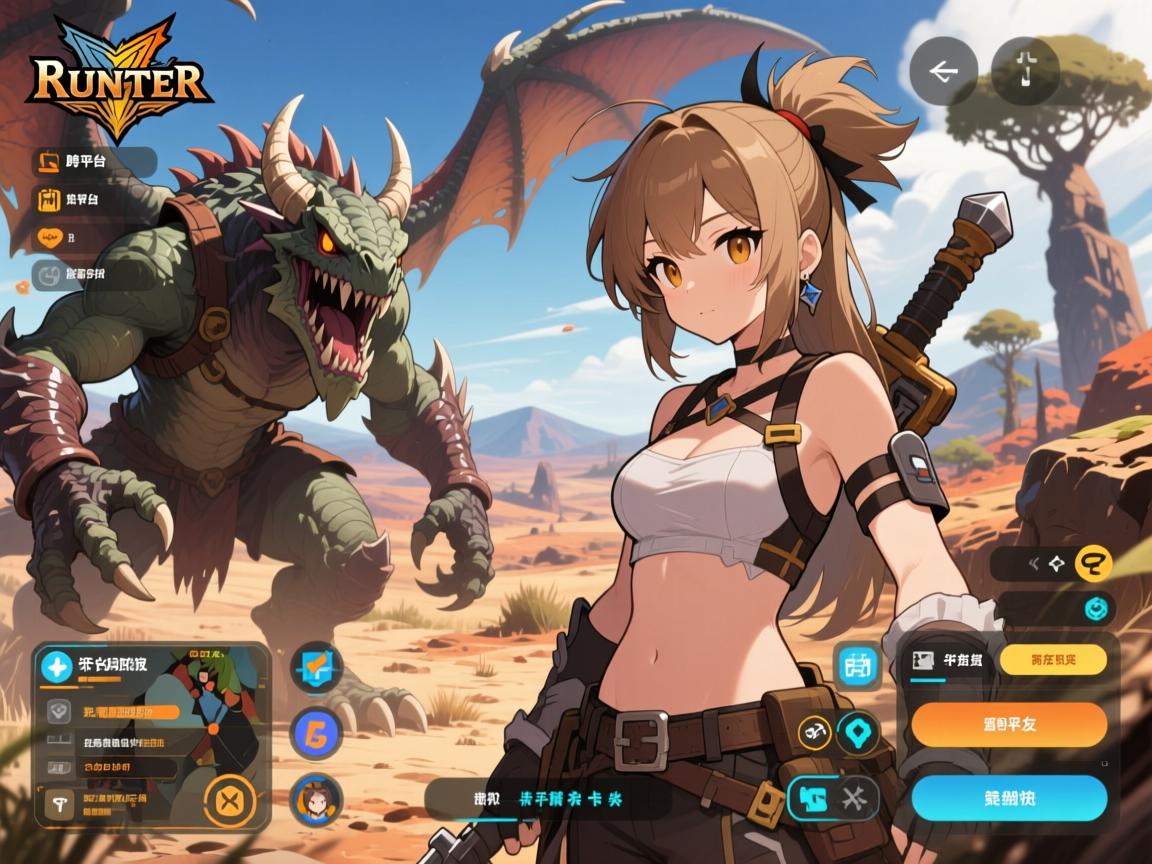Click the large orange pill button
Image resolution: width=1152 pixels, height=864 pixels.
1008,724
